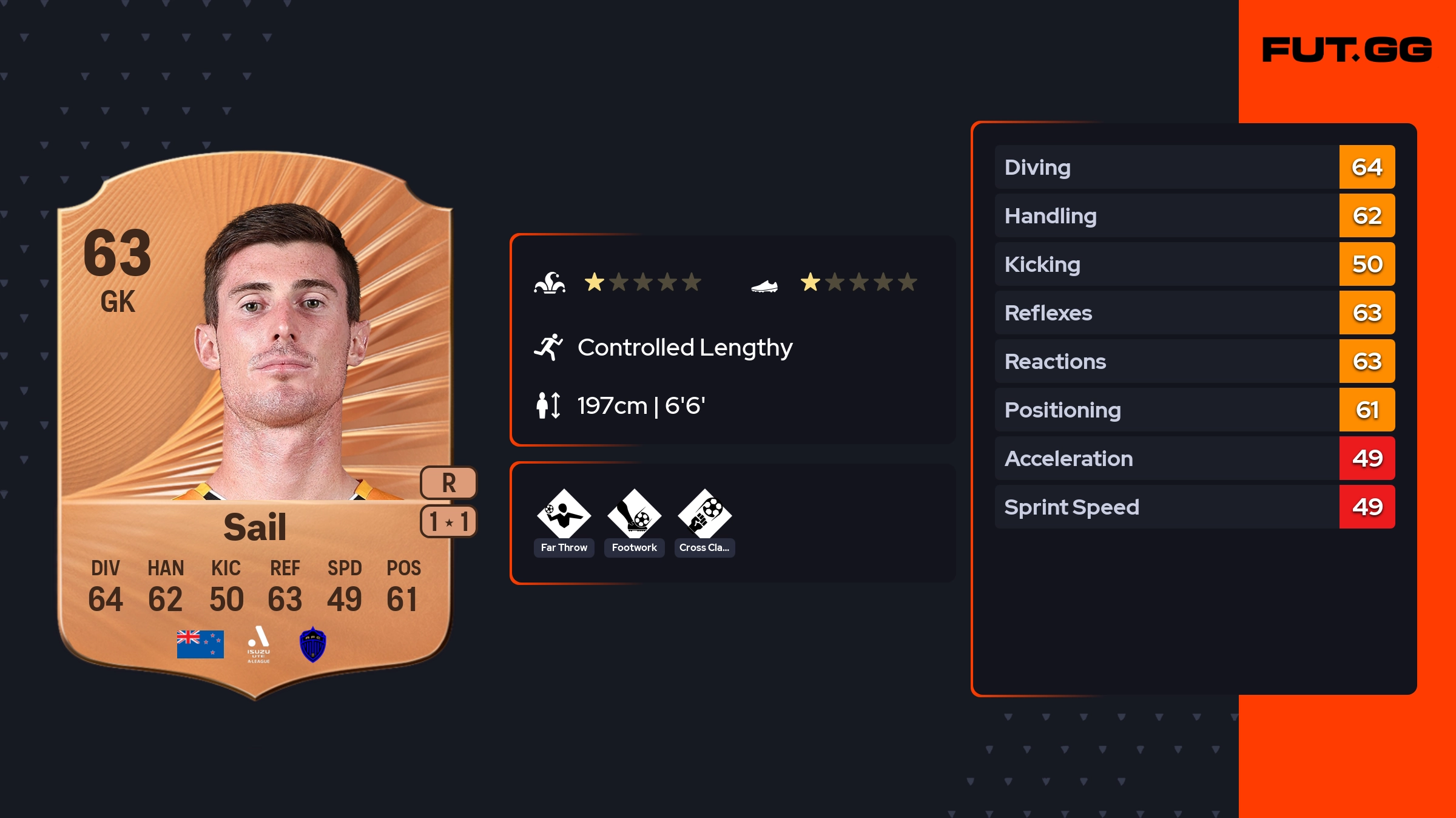Open the Cross Claimer playstyle icon
This screenshot has width=1456, height=818.
pos(704,515)
